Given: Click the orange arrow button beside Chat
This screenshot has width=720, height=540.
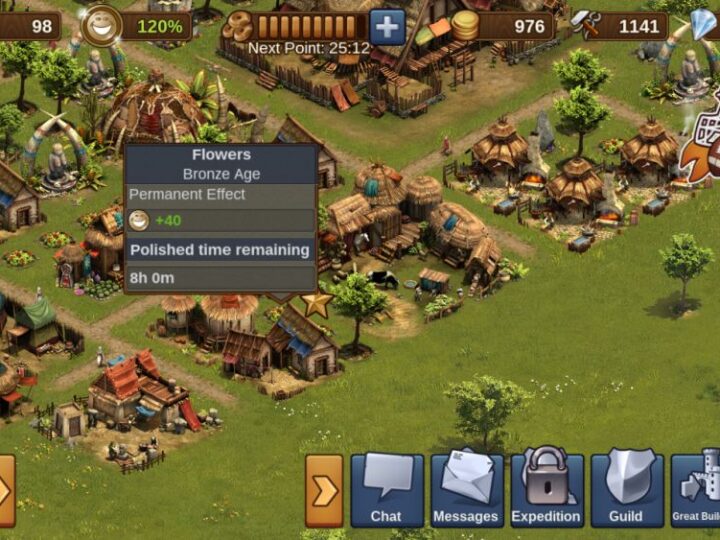Looking at the screenshot, I should click(324, 490).
